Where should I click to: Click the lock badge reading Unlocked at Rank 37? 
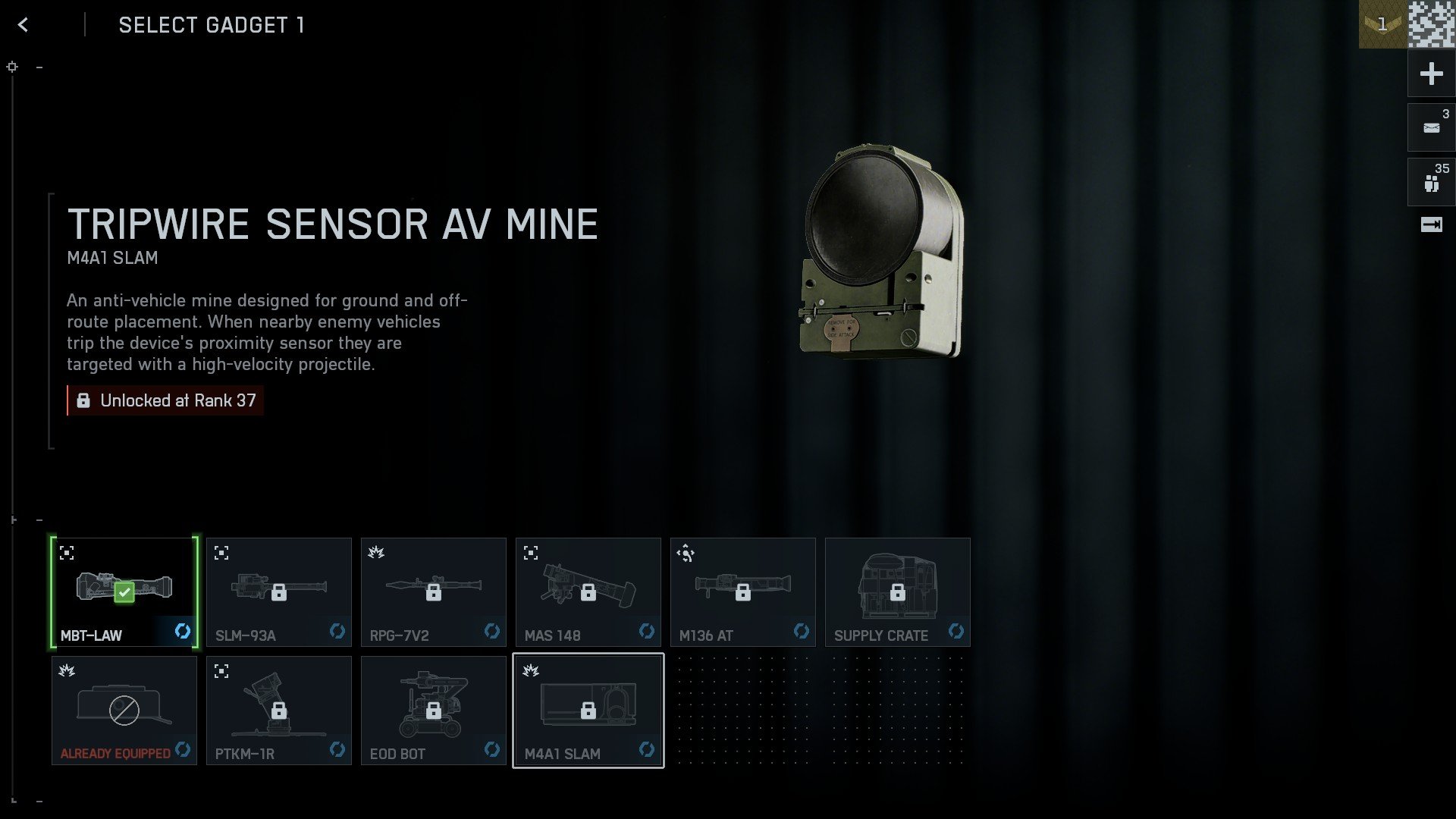165,400
